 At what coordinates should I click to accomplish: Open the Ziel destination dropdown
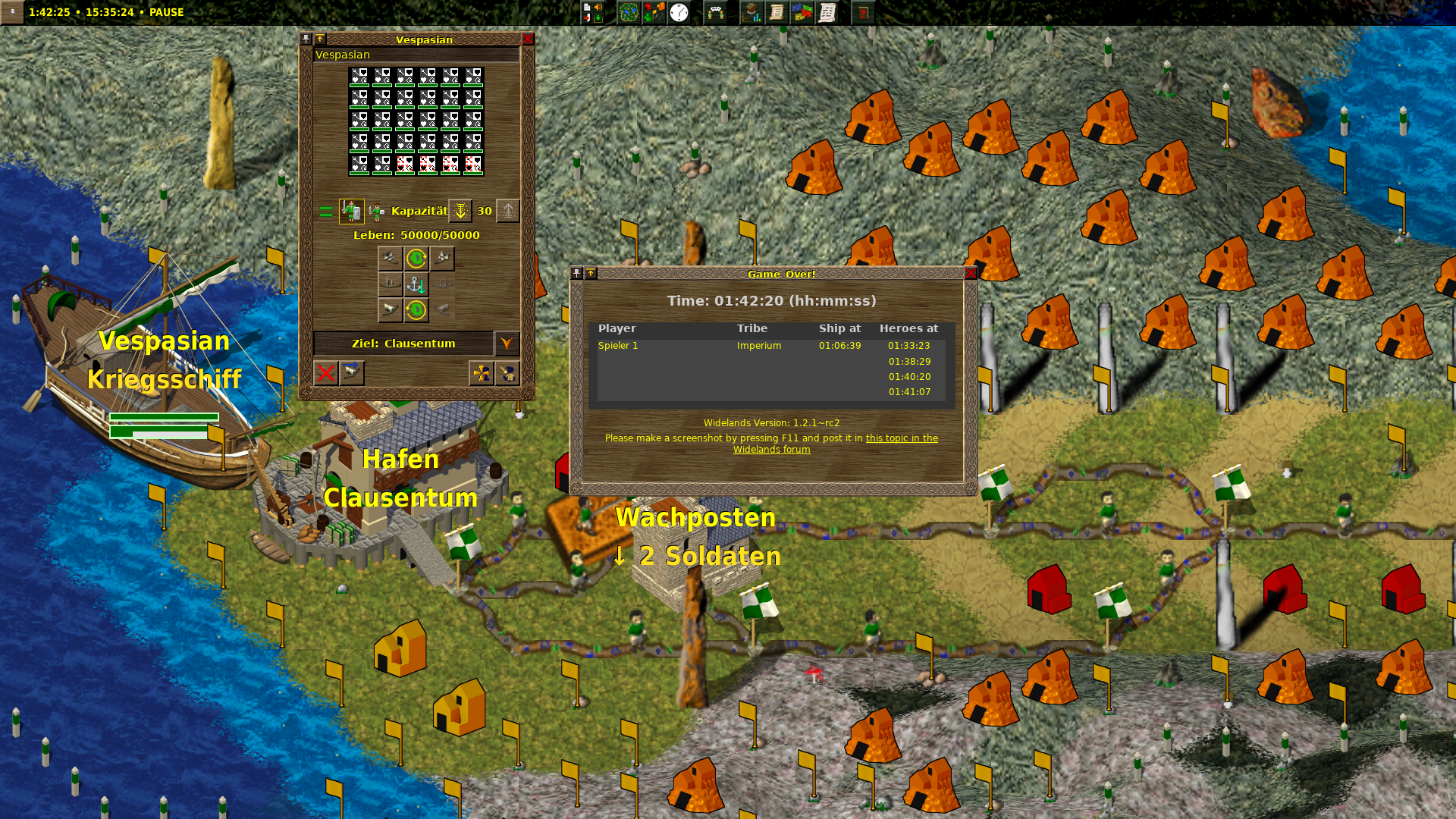[507, 344]
